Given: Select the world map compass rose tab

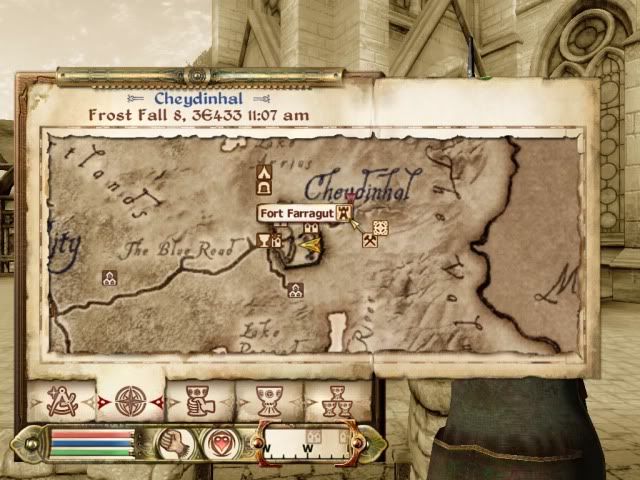Looking at the screenshot, I should pos(129,400).
